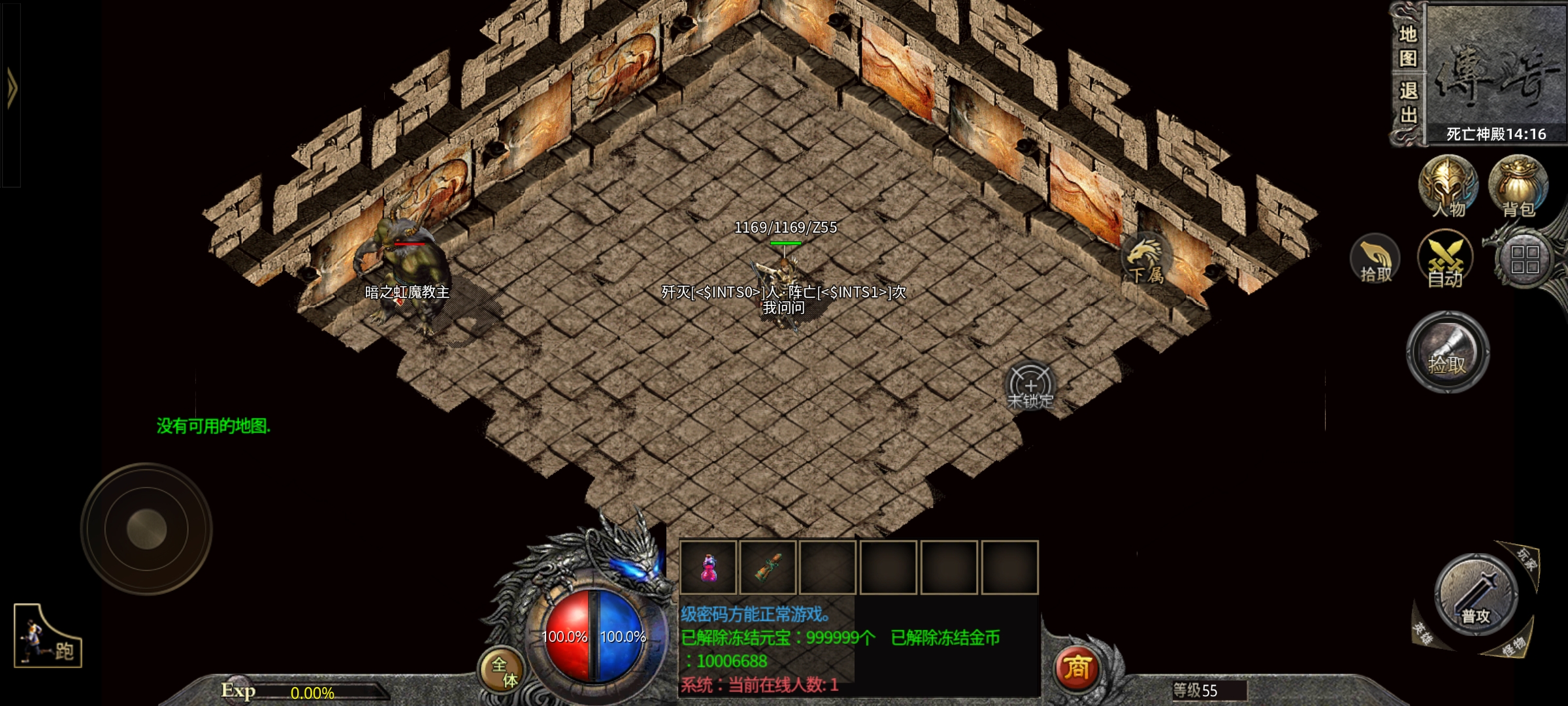Image resolution: width=1568 pixels, height=706 pixels.
Task: Toggle 自动 auto-battle crossed swords icon
Action: pyautogui.click(x=1445, y=260)
